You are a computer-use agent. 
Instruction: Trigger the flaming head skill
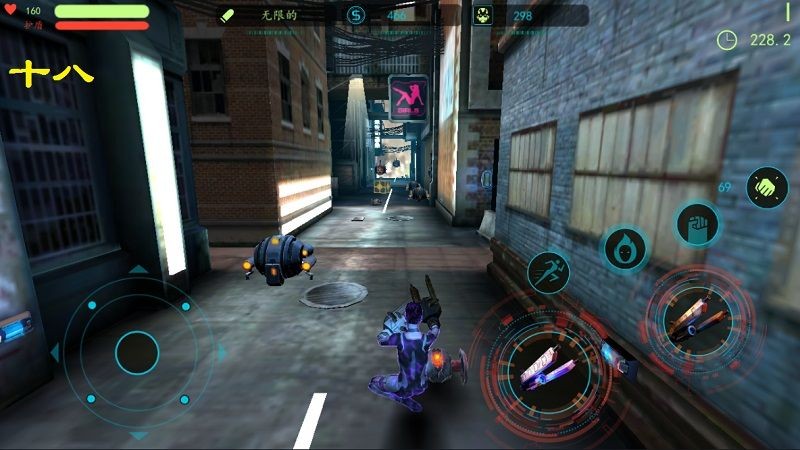point(624,247)
